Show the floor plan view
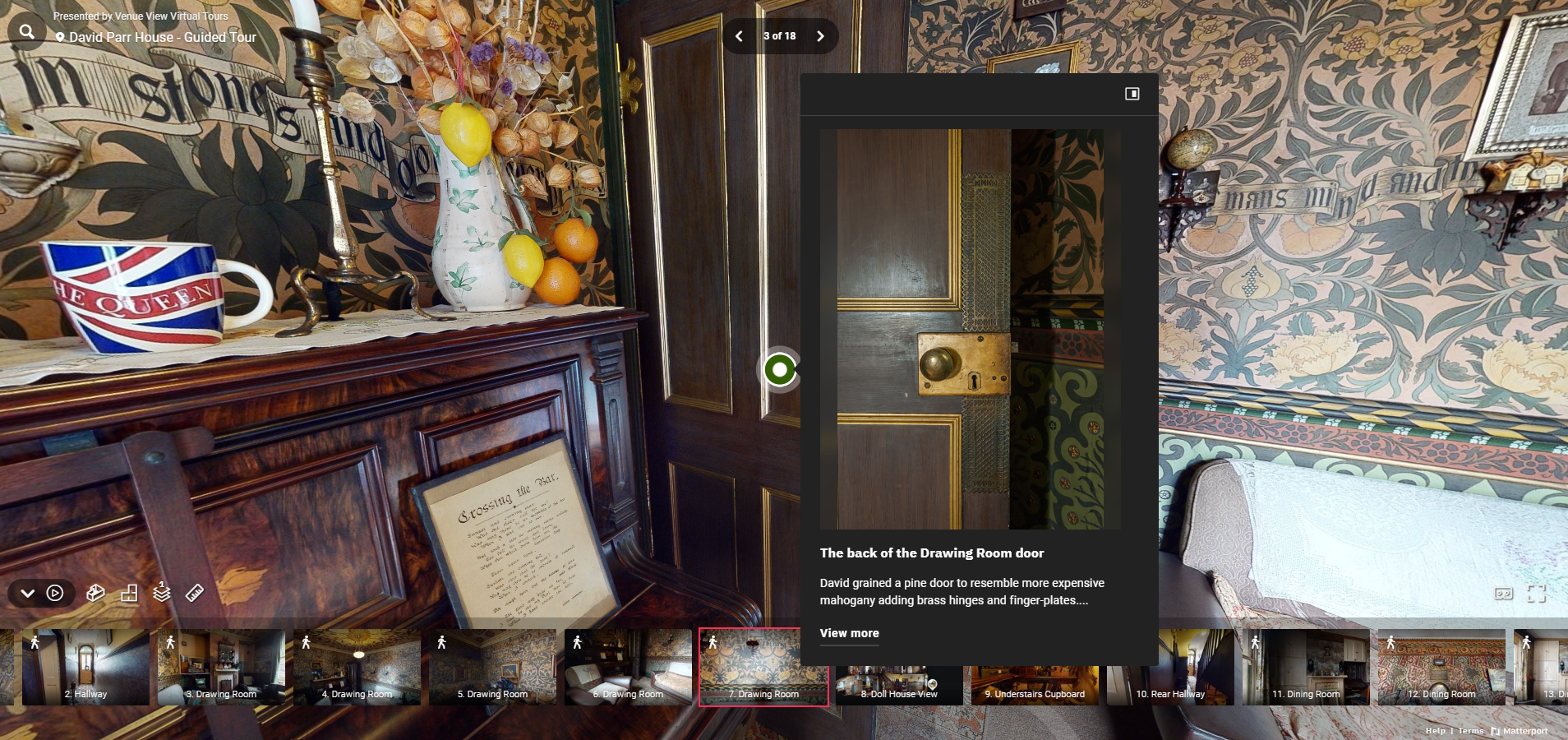 pyautogui.click(x=129, y=593)
